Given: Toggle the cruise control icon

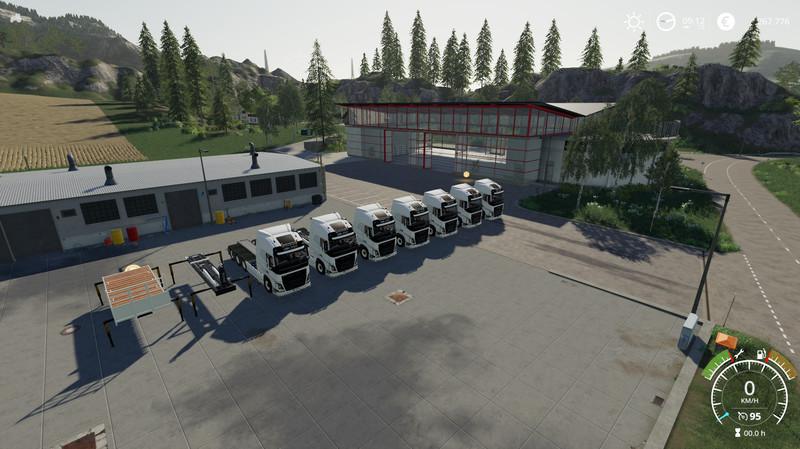Looking at the screenshot, I should (742, 415).
